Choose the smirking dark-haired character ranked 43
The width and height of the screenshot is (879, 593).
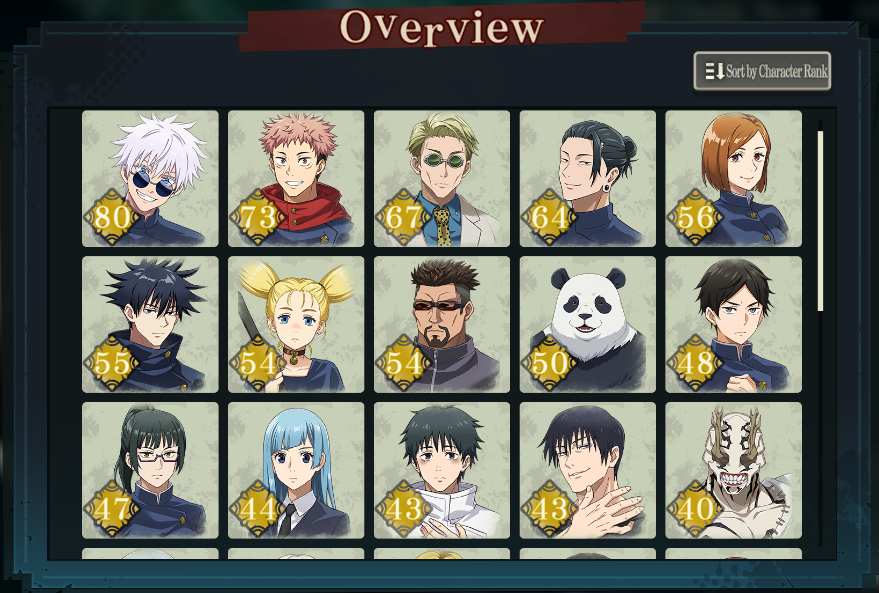(588, 470)
